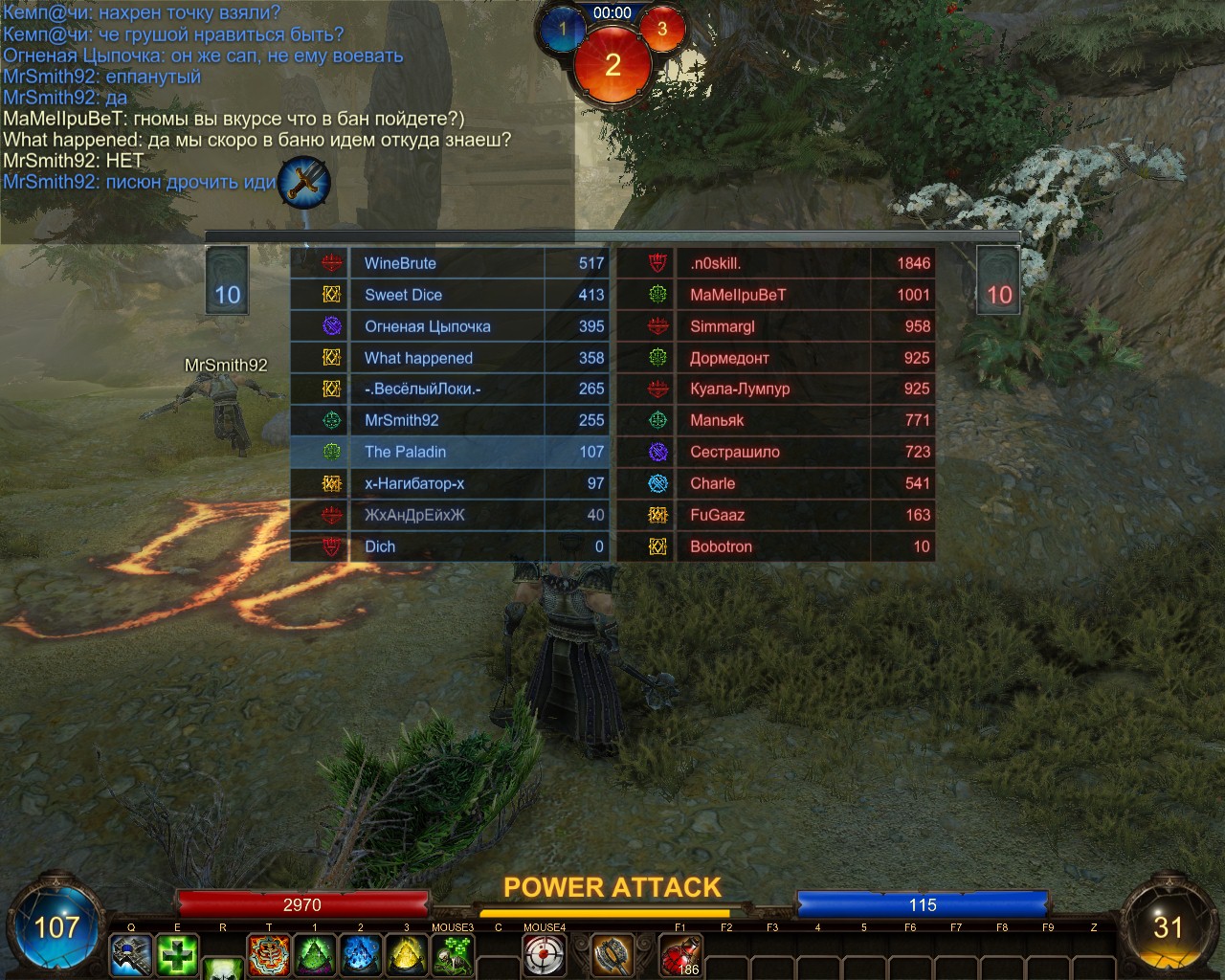Cast the yellow flame aura ability
Viewport: 1225px width, 980px height.
click(x=407, y=954)
